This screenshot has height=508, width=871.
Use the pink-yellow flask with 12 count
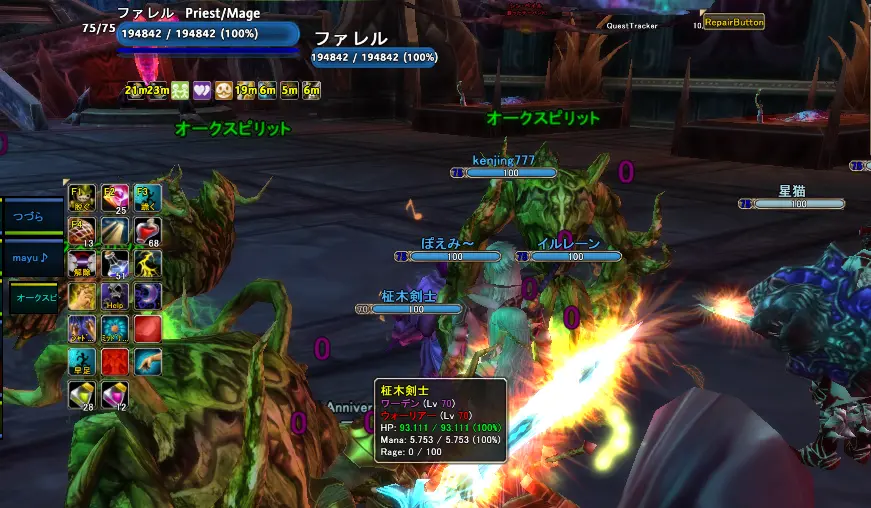pyautogui.click(x=114, y=395)
